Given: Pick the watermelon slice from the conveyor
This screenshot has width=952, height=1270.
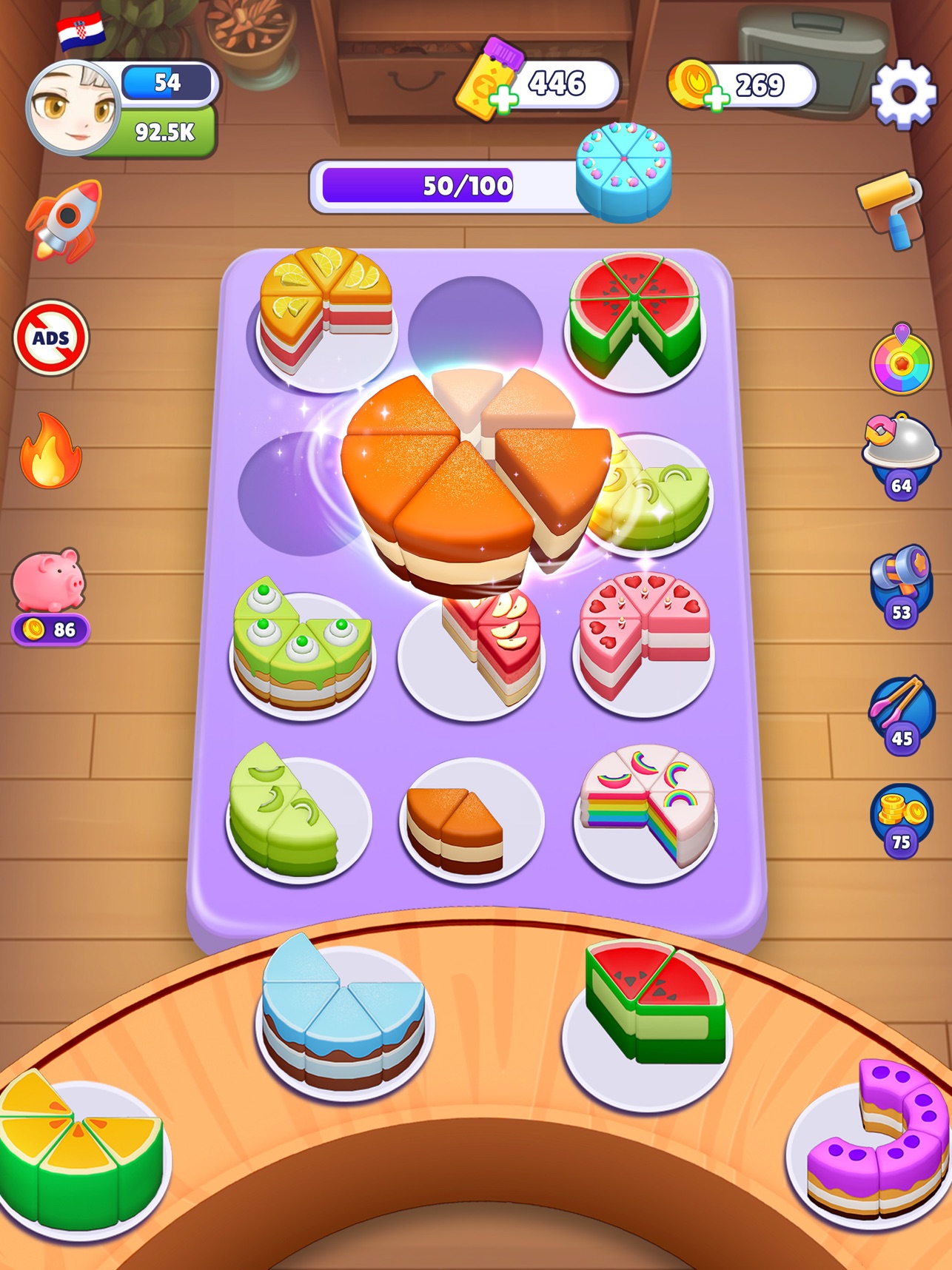Looking at the screenshot, I should (x=650, y=1007).
